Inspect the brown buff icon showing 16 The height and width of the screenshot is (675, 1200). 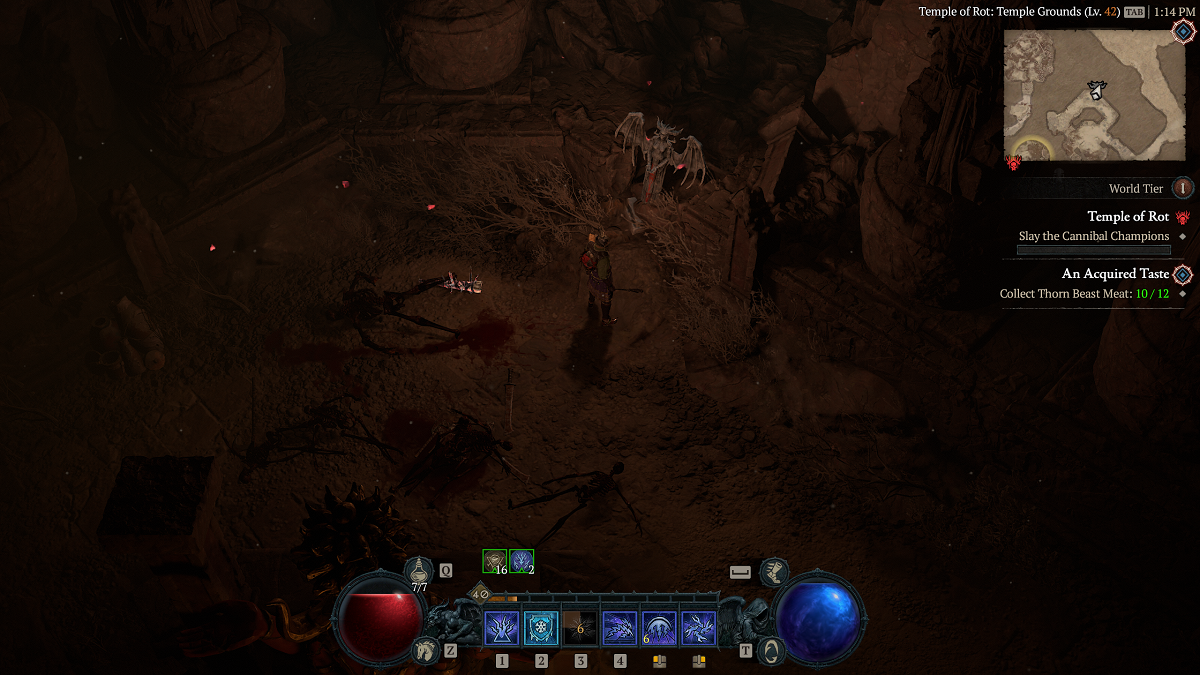point(494,561)
